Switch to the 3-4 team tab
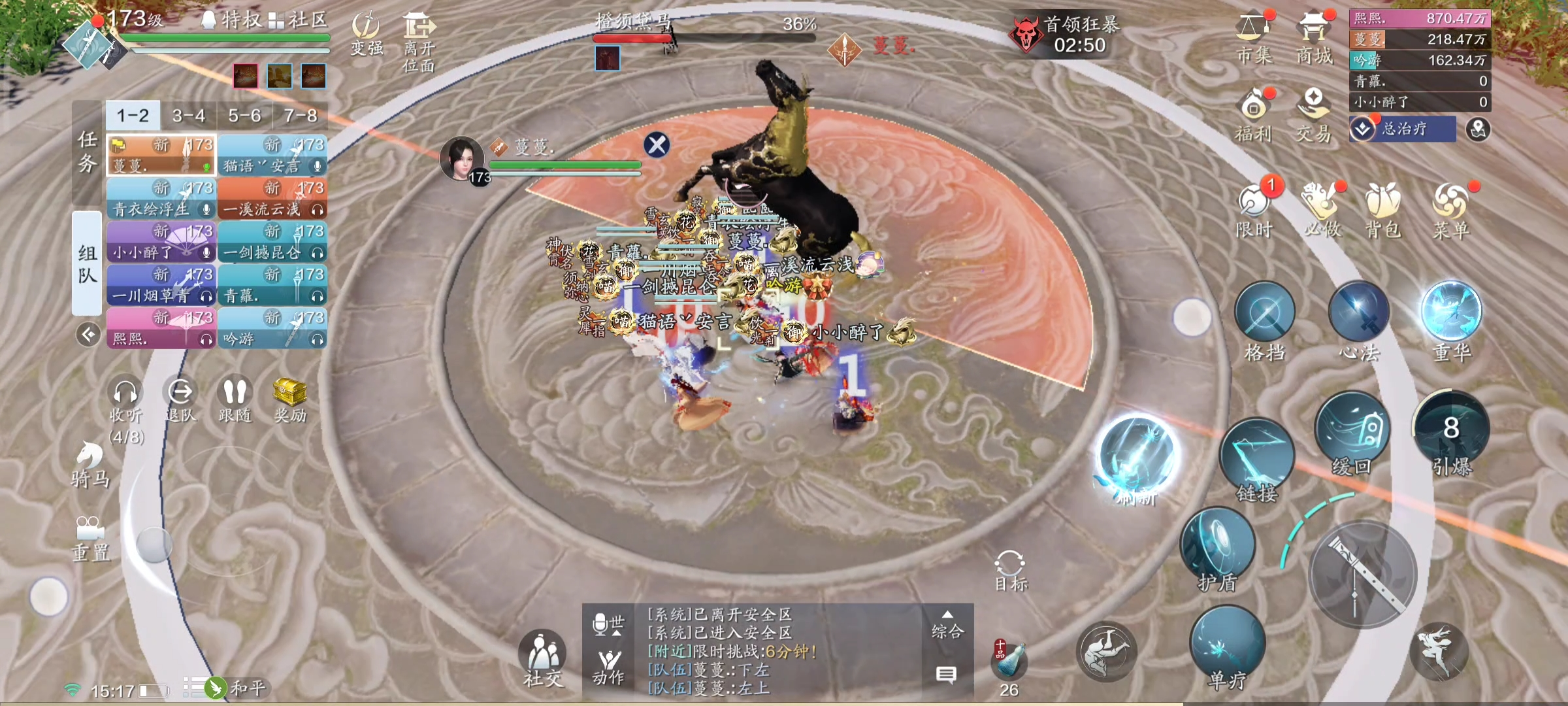The width and height of the screenshot is (1568, 706). tap(189, 116)
